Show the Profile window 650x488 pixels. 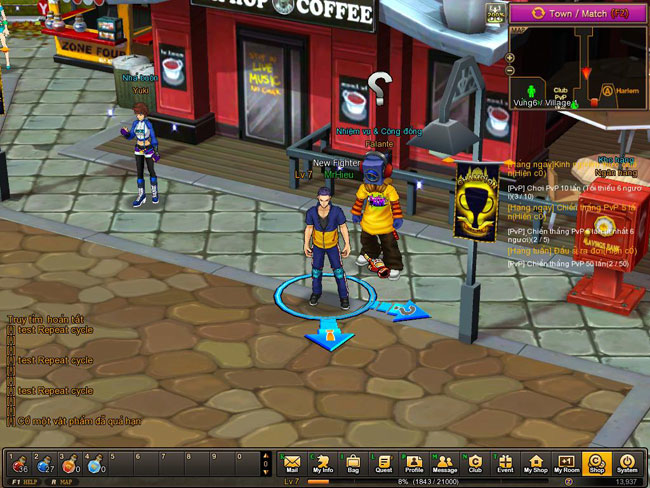(414, 464)
